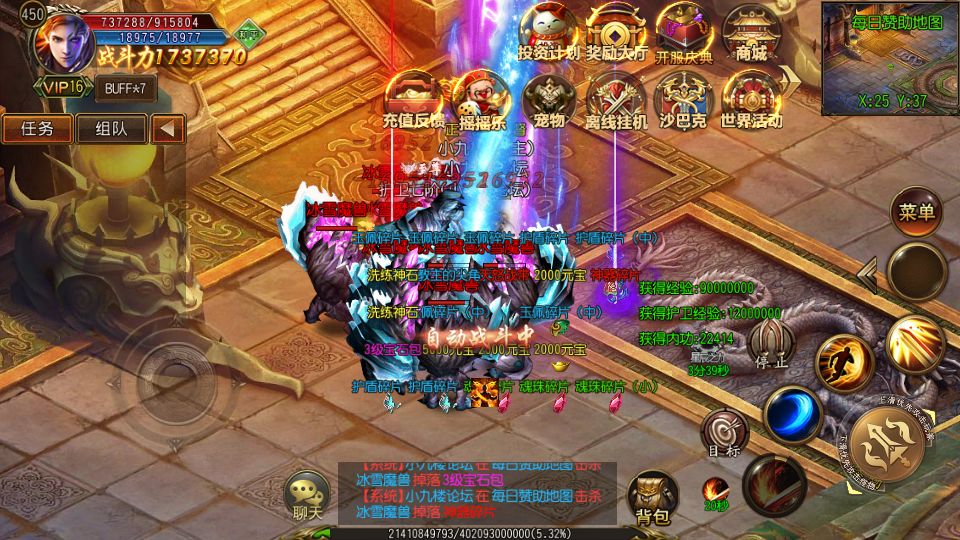Click the player character portrait
This screenshot has height=540, width=960.
click(62, 39)
